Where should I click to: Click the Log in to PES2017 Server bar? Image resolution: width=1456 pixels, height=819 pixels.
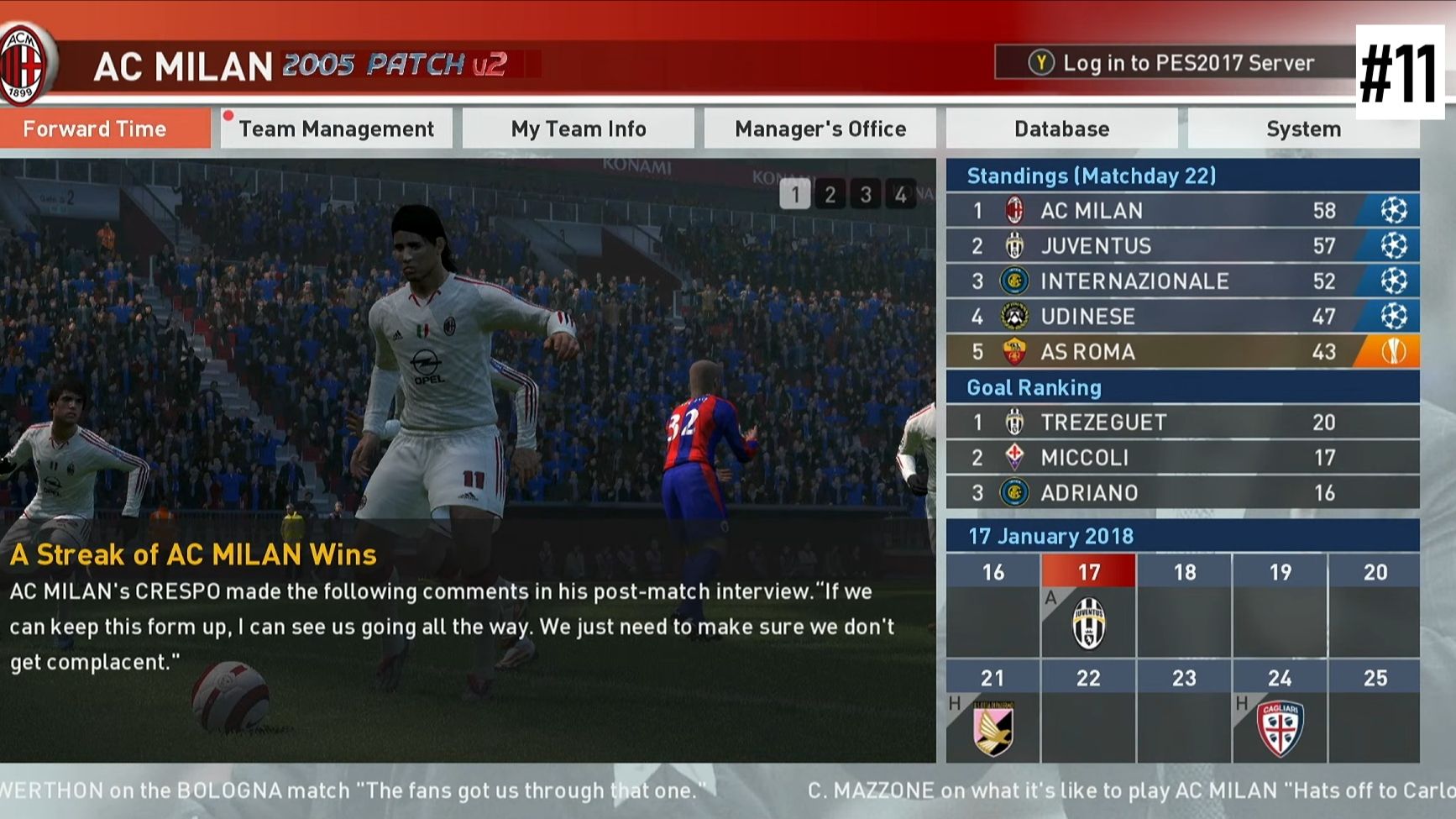(x=1174, y=62)
